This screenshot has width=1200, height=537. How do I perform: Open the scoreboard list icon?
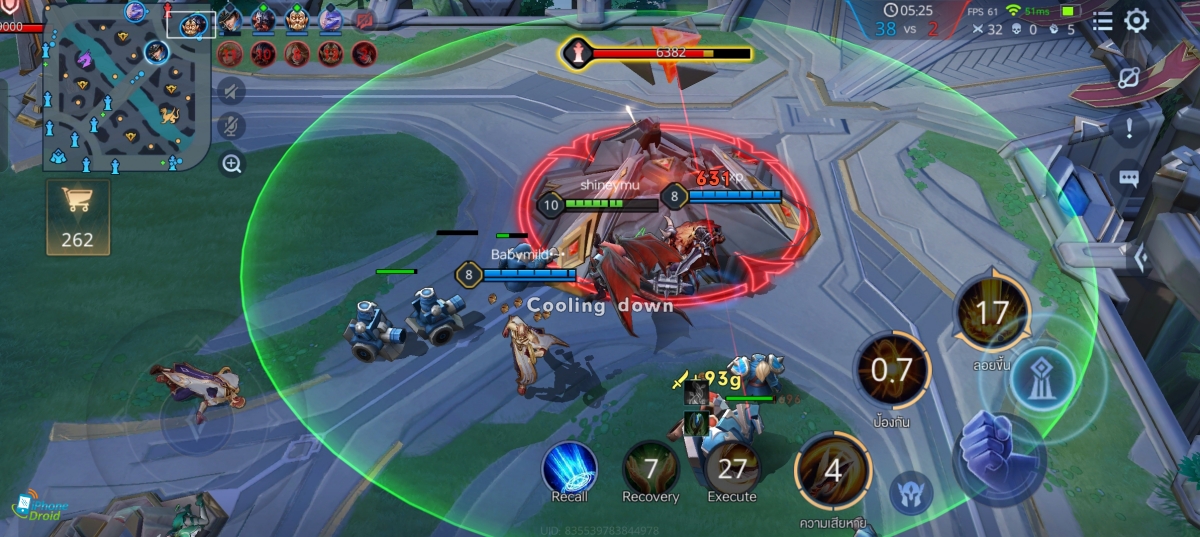(1102, 21)
